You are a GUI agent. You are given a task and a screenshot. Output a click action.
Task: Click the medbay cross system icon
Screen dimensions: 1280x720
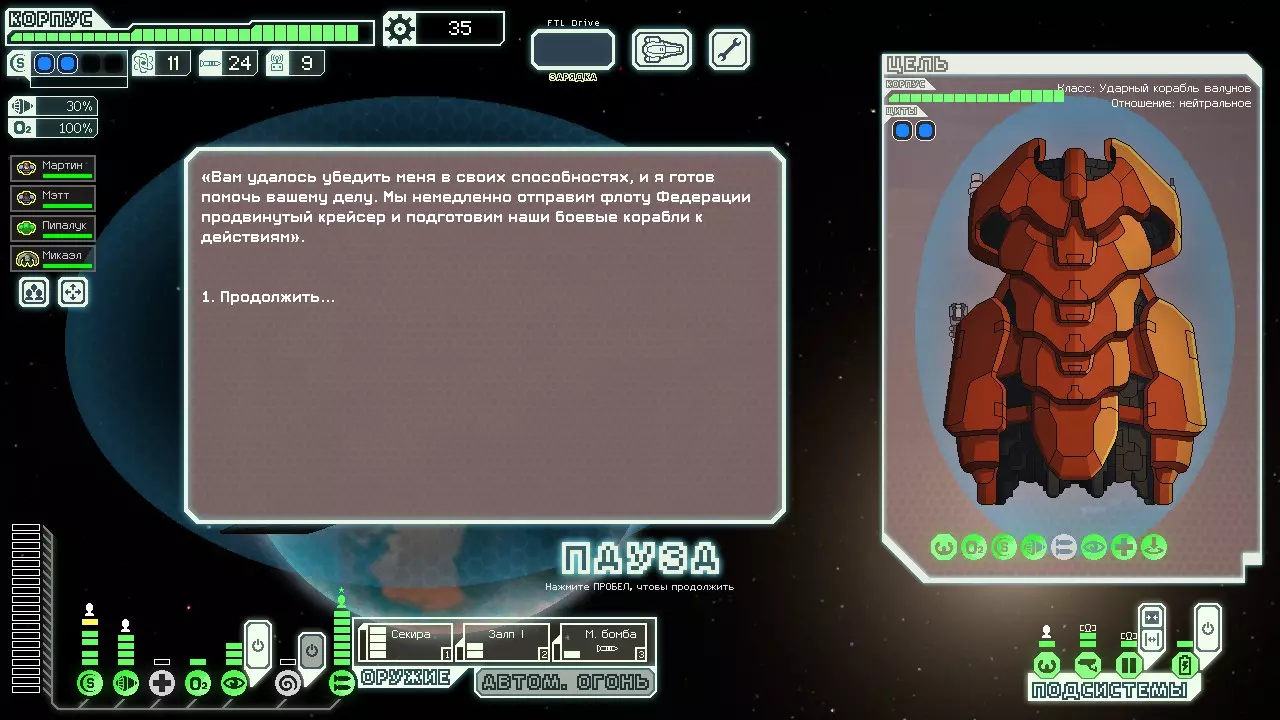pos(162,684)
